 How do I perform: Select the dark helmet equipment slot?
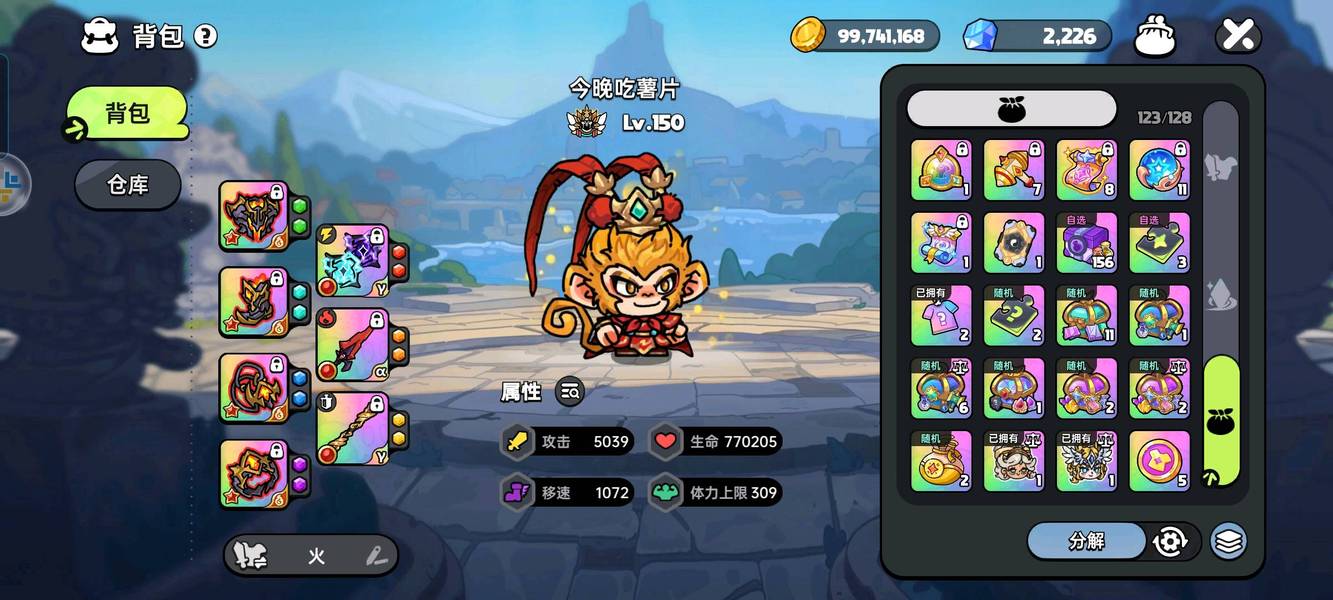254,215
